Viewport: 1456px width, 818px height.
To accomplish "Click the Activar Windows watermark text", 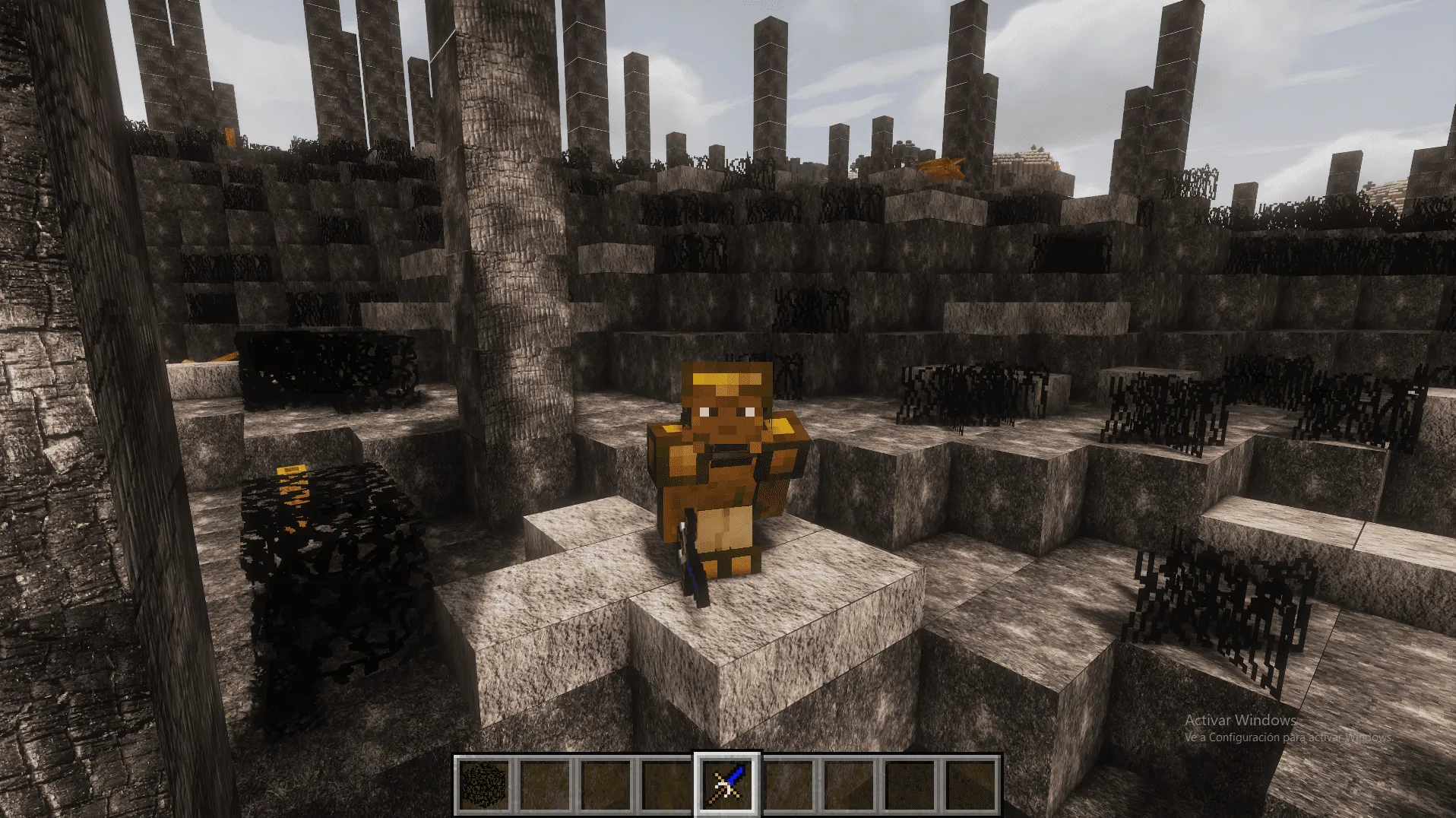I will coord(1239,718).
